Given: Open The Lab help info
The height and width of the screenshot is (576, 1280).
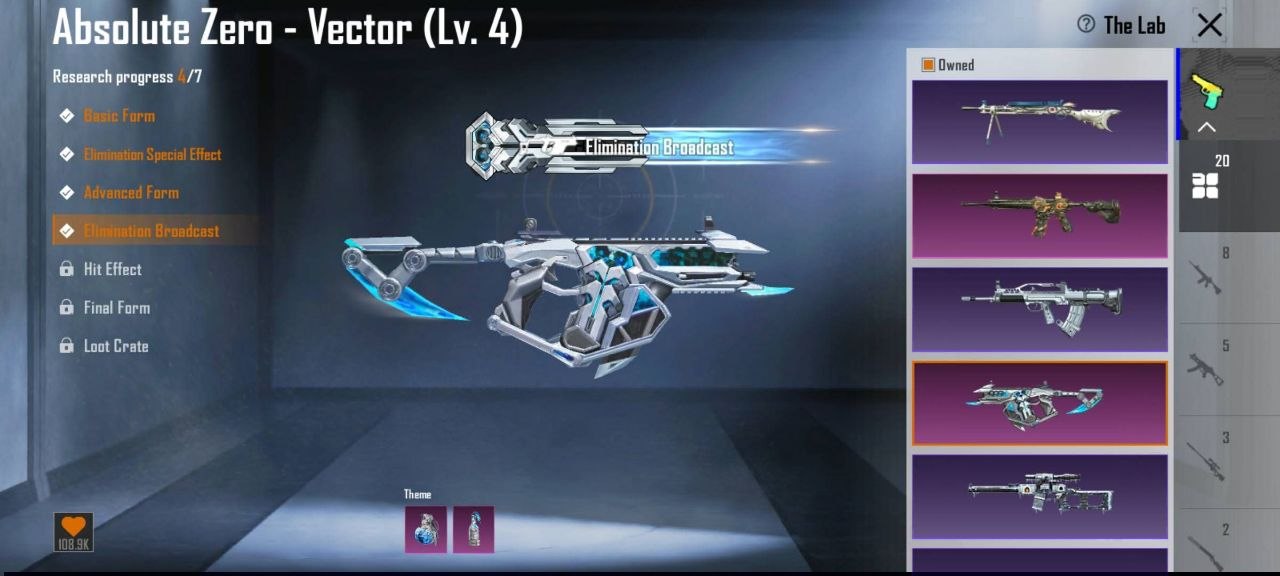Looking at the screenshot, I should point(1086,24).
